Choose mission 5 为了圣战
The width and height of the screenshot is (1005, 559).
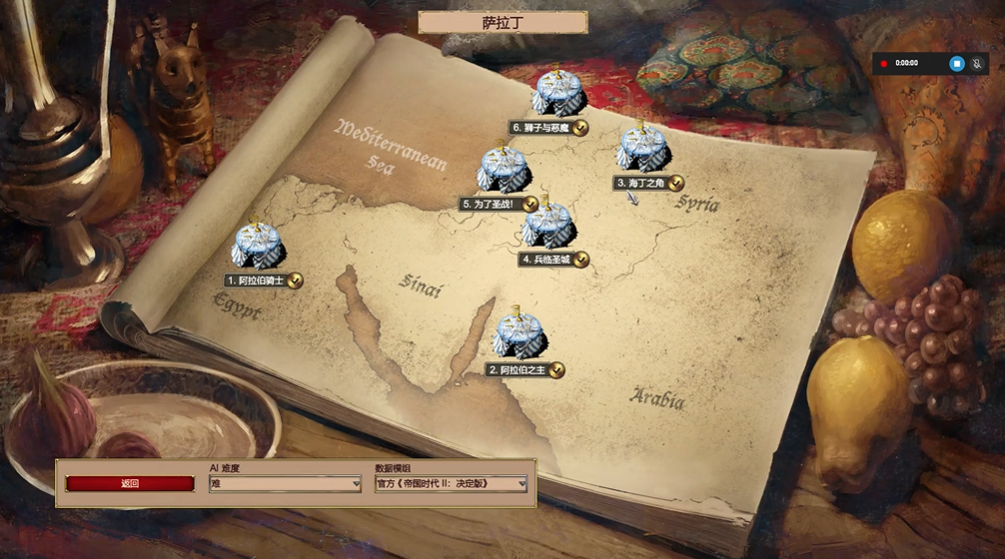pyautogui.click(x=503, y=171)
